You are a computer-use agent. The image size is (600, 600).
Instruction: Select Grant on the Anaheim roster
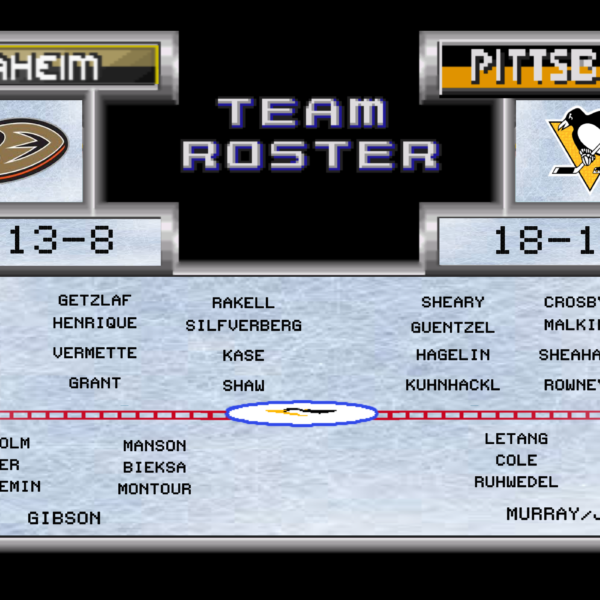(95, 383)
